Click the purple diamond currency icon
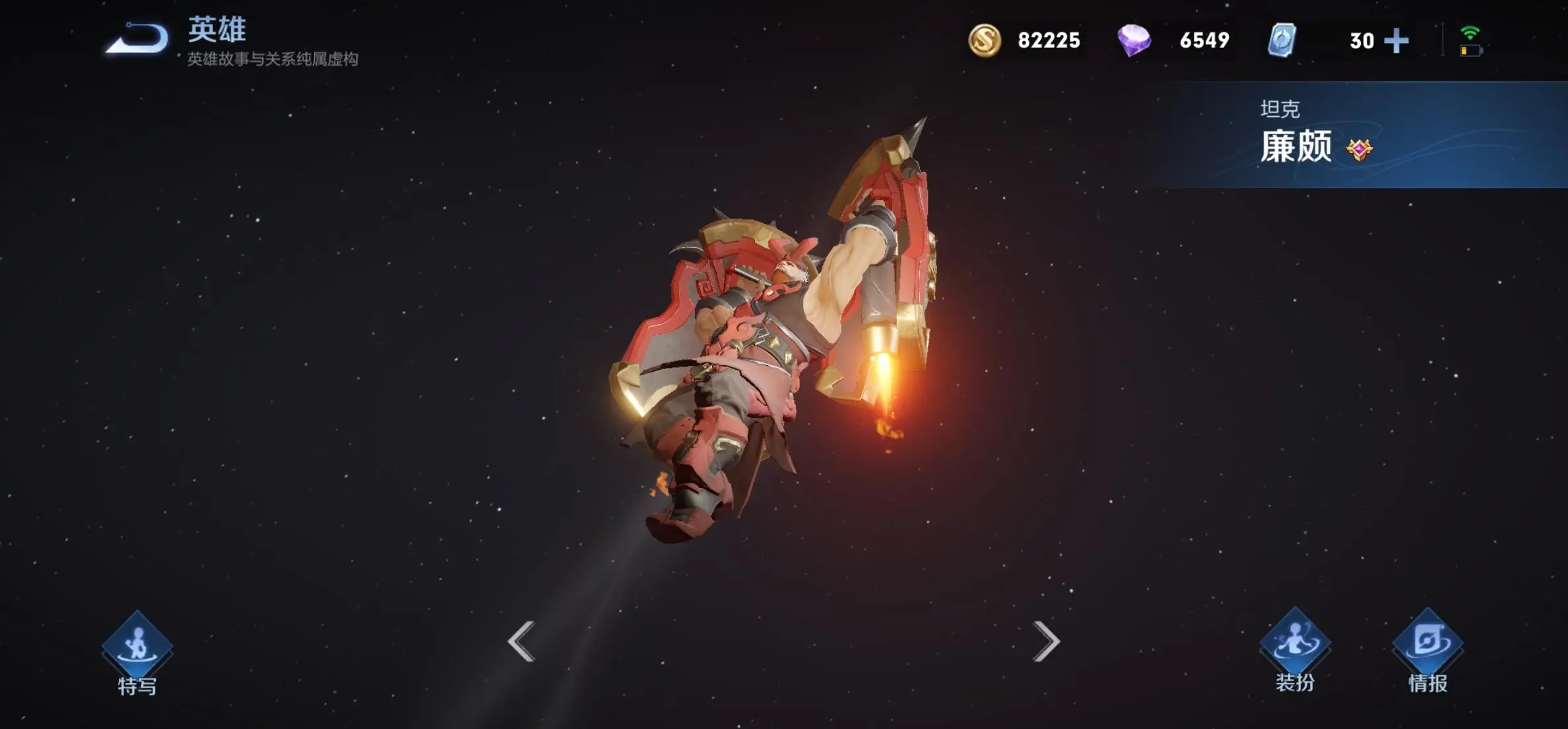1568x729 pixels. (1134, 40)
